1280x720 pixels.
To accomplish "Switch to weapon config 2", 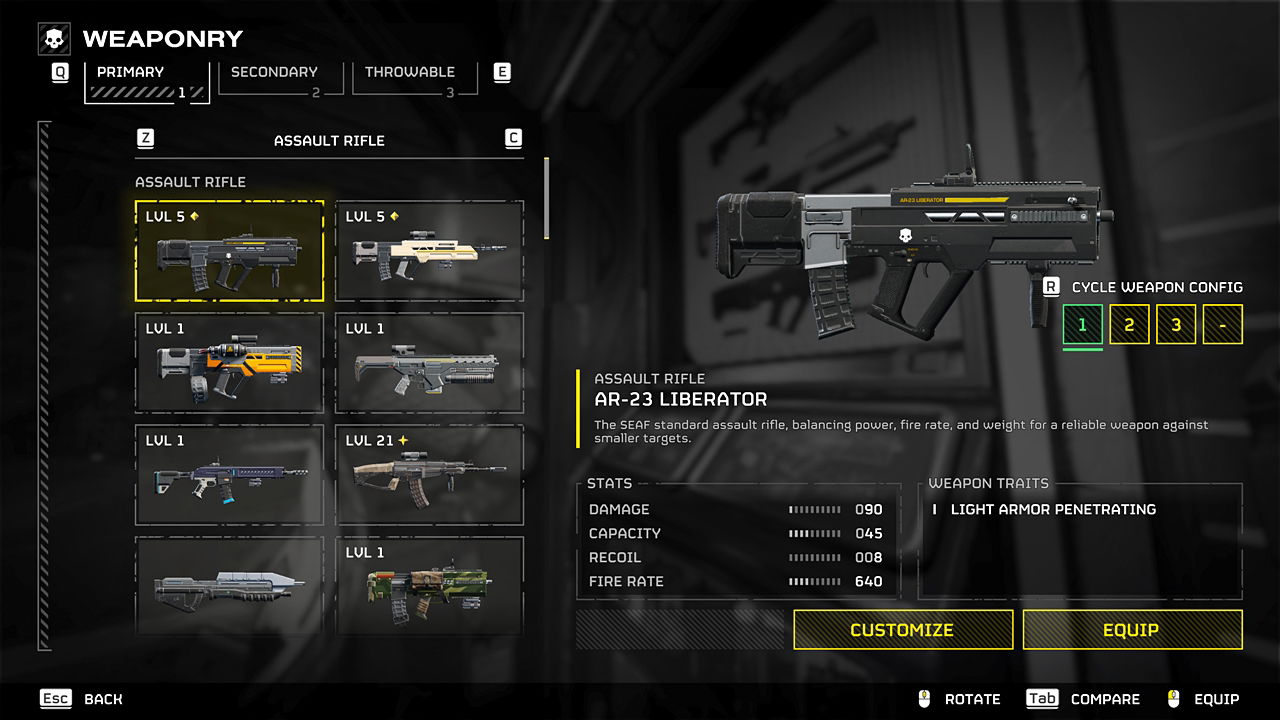I will 1129,325.
